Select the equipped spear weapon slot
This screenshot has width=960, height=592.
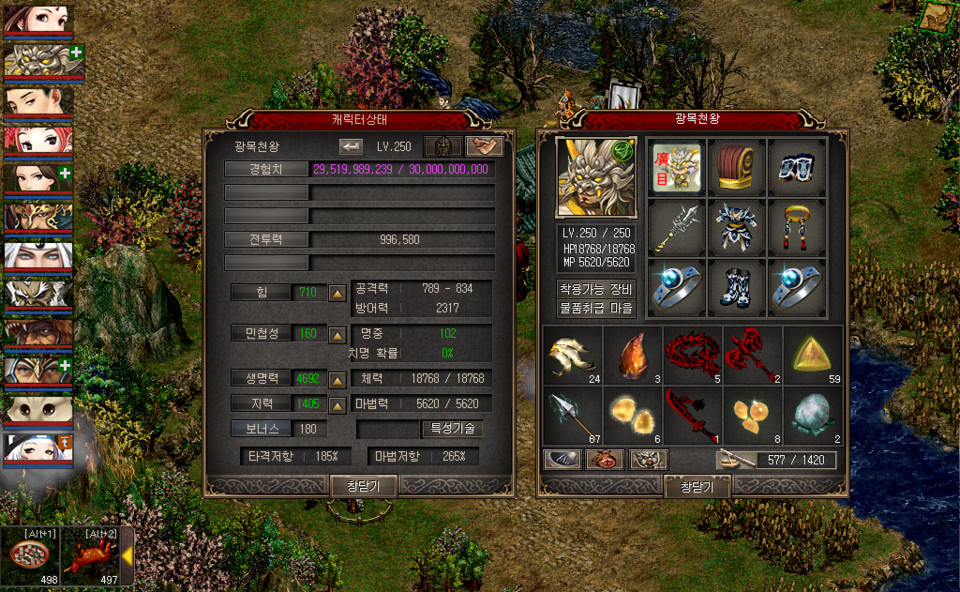click(677, 228)
